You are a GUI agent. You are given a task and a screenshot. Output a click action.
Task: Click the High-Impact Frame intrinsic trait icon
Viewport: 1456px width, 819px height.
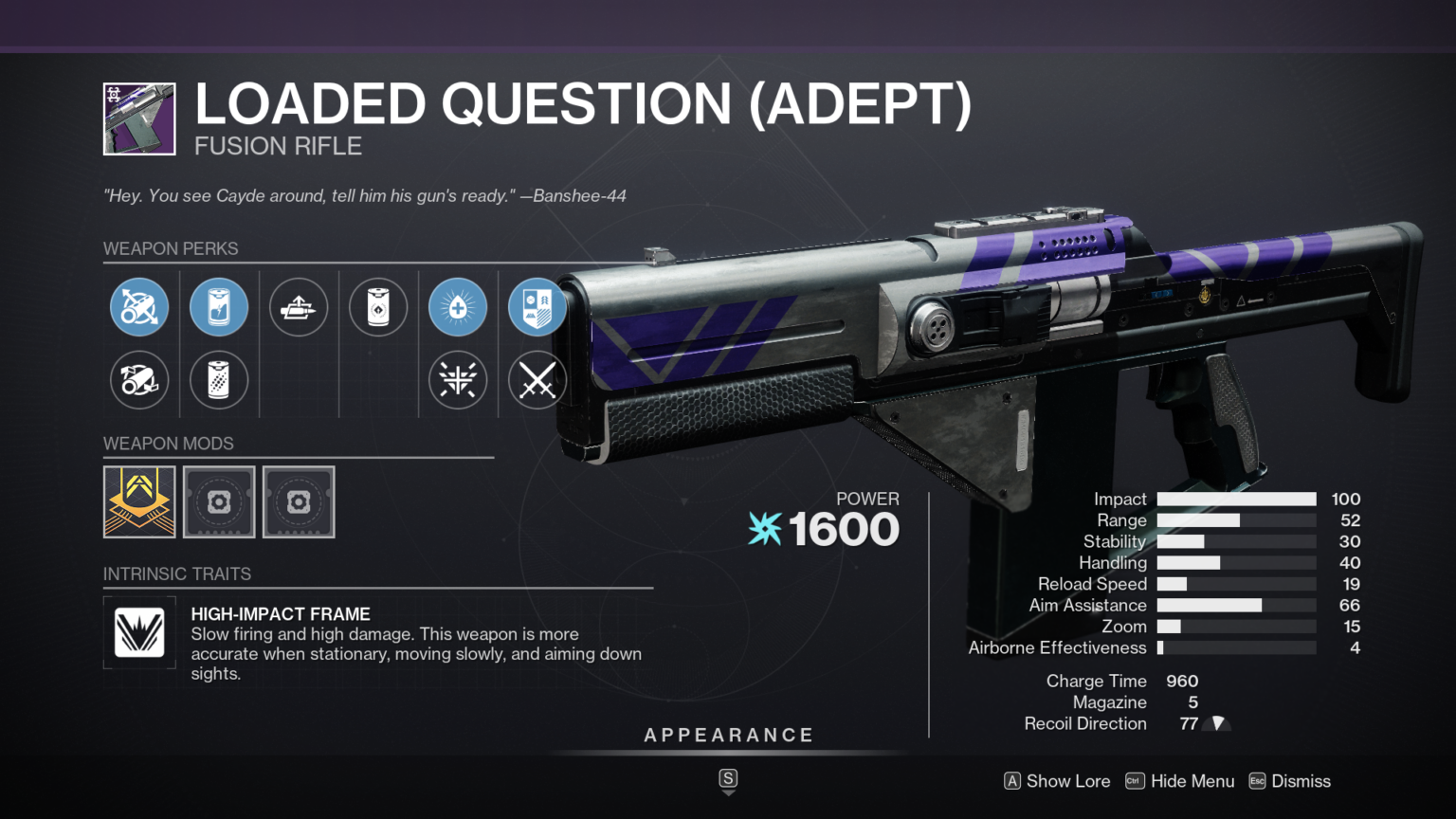coord(138,632)
